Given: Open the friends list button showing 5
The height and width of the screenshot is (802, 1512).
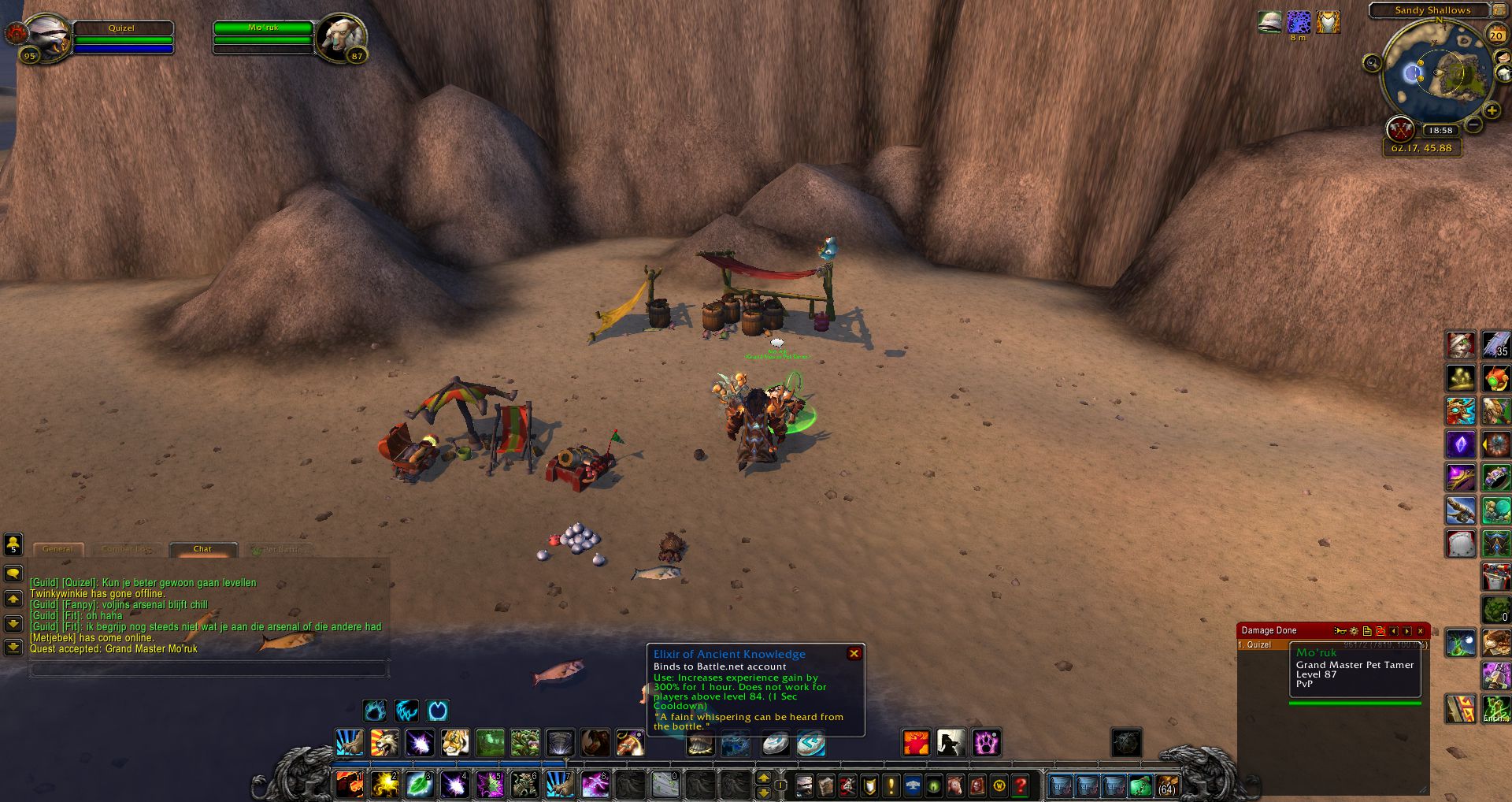Looking at the screenshot, I should point(13,544).
